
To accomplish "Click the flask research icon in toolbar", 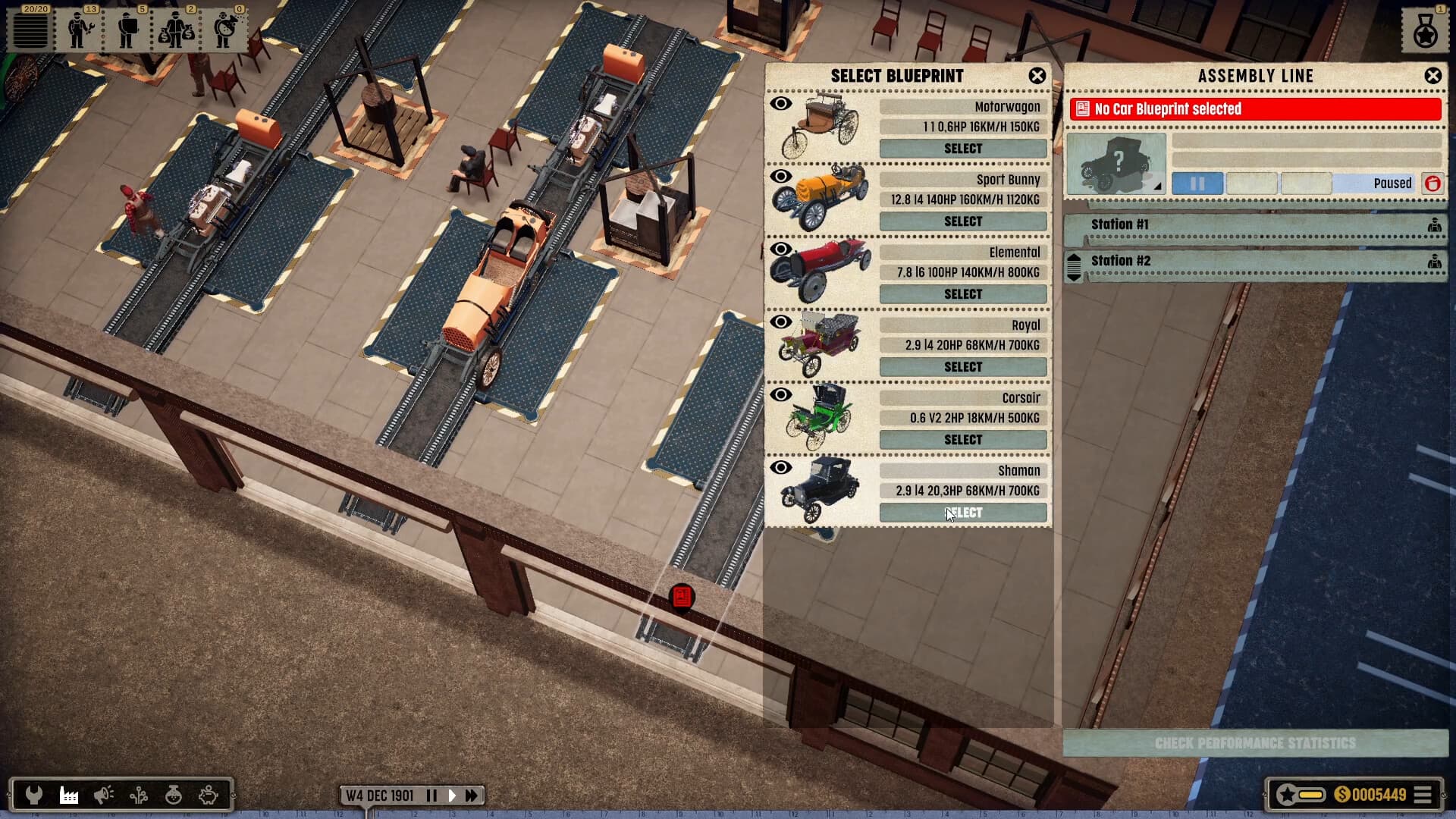I will click(172, 795).
